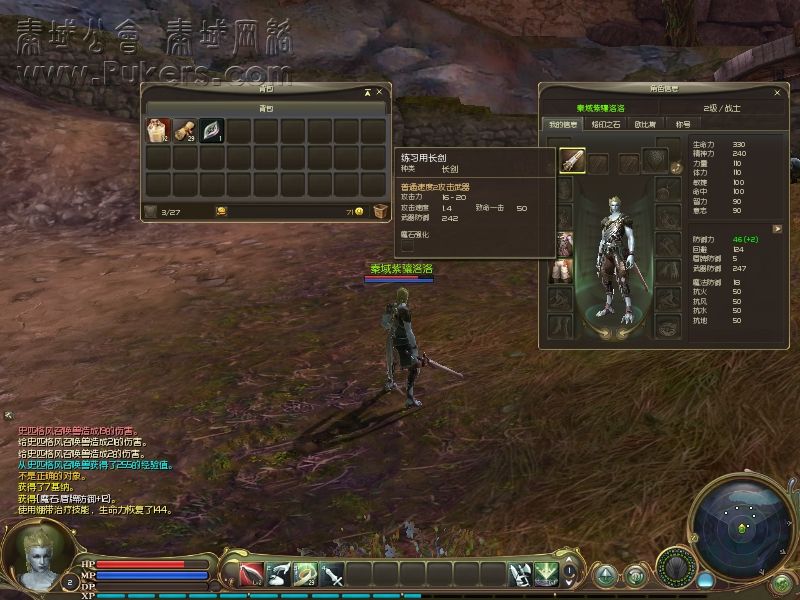Click the wooden crate icon in backpack
800x600 pixels.
point(380,211)
